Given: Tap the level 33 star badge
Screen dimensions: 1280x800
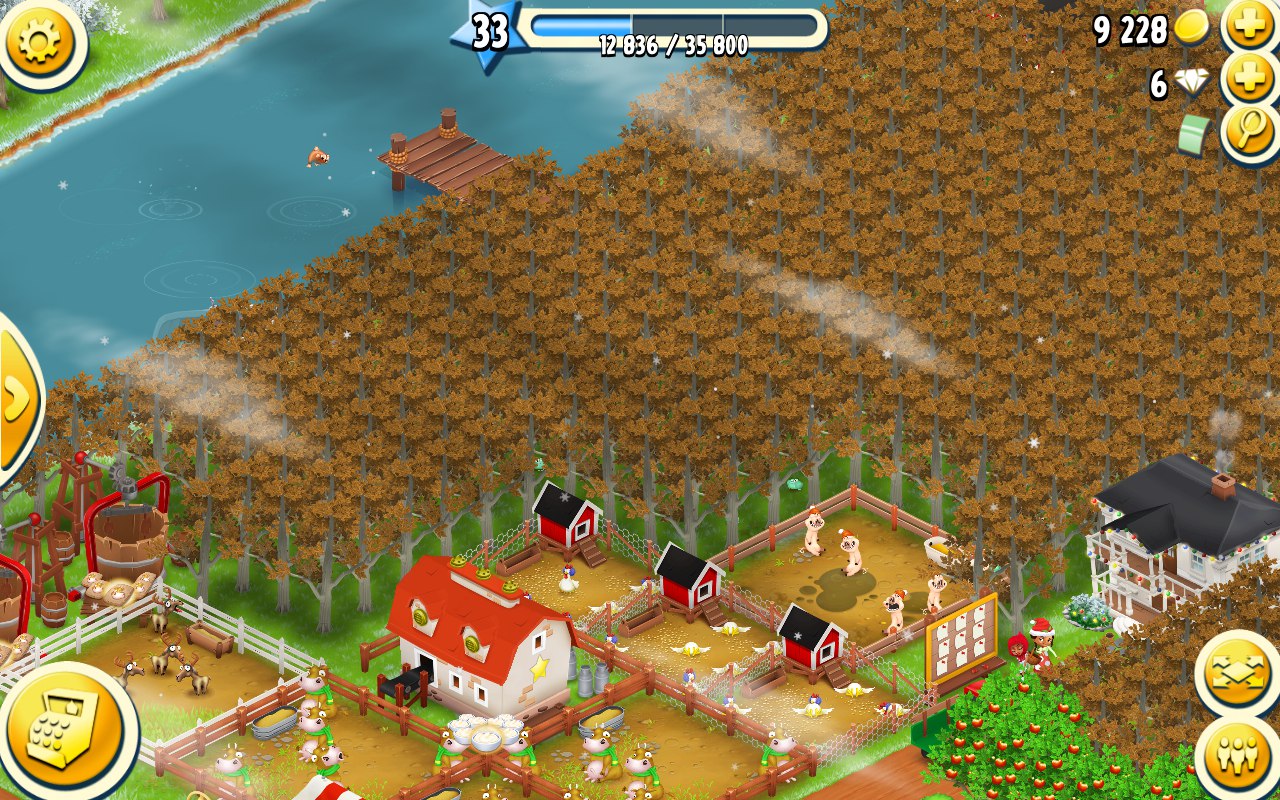Looking at the screenshot, I should (489, 33).
